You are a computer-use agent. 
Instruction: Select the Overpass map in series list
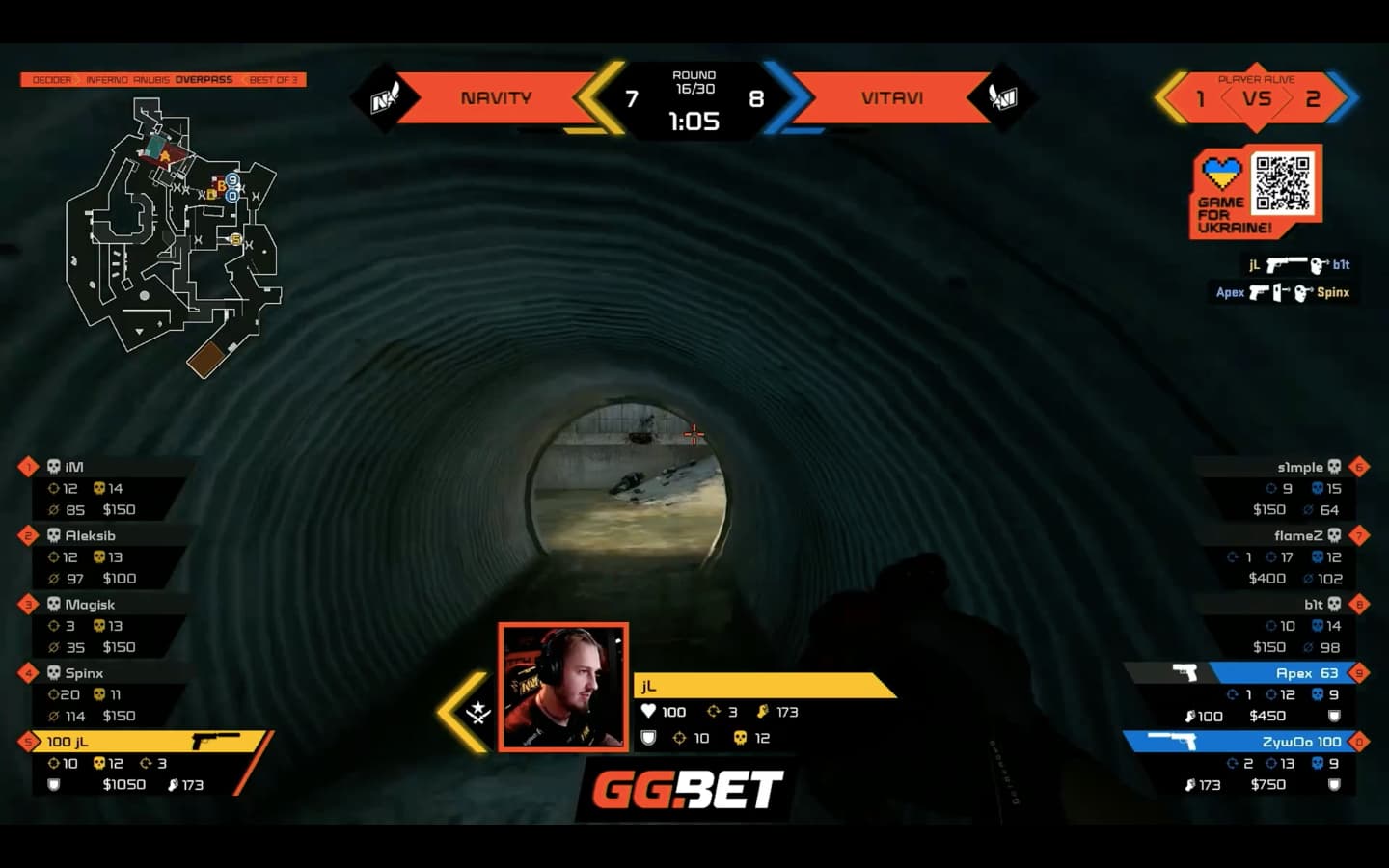pyautogui.click(x=204, y=80)
